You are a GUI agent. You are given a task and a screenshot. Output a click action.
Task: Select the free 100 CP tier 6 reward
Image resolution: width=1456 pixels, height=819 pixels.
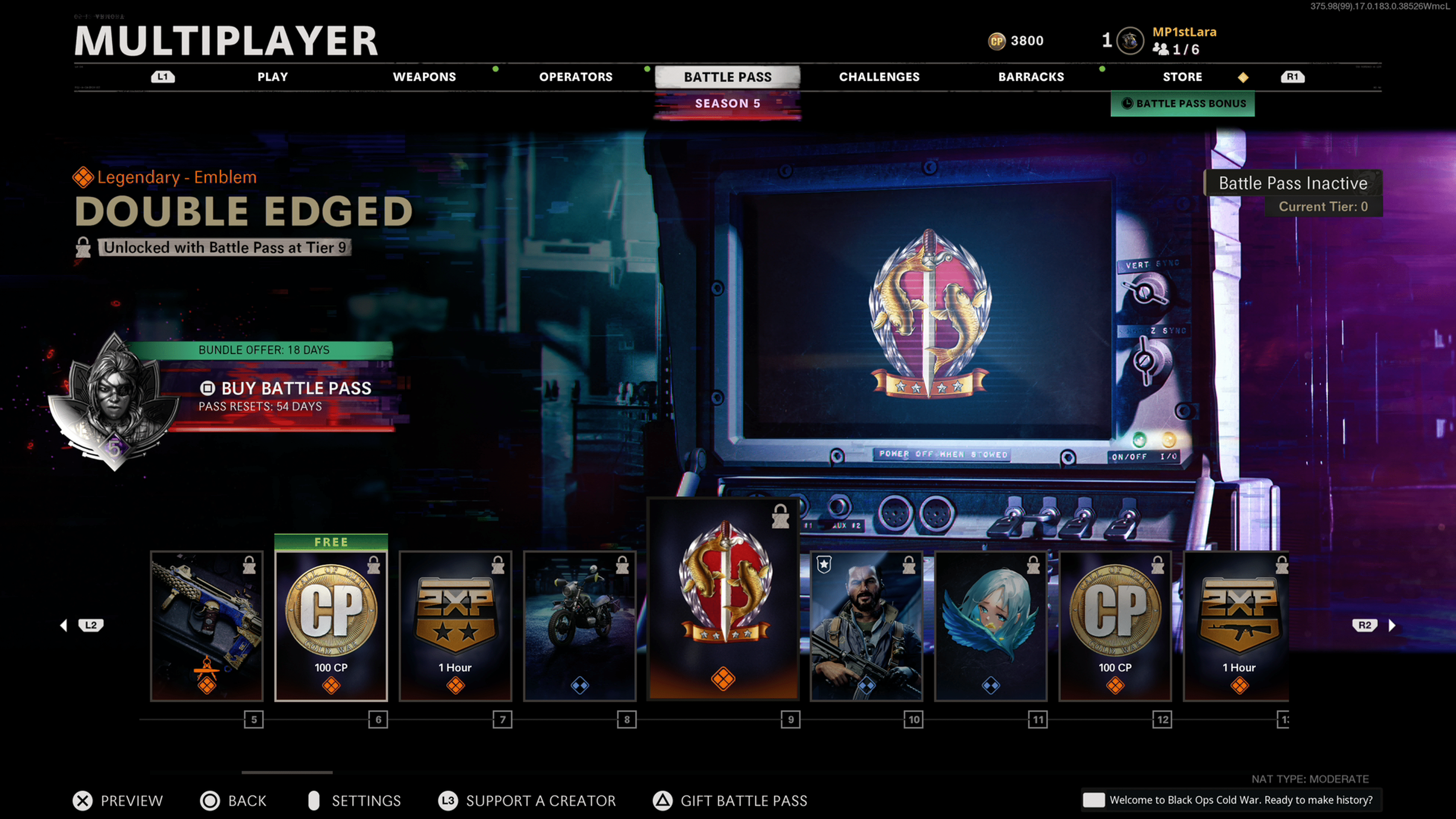pyautogui.click(x=331, y=626)
